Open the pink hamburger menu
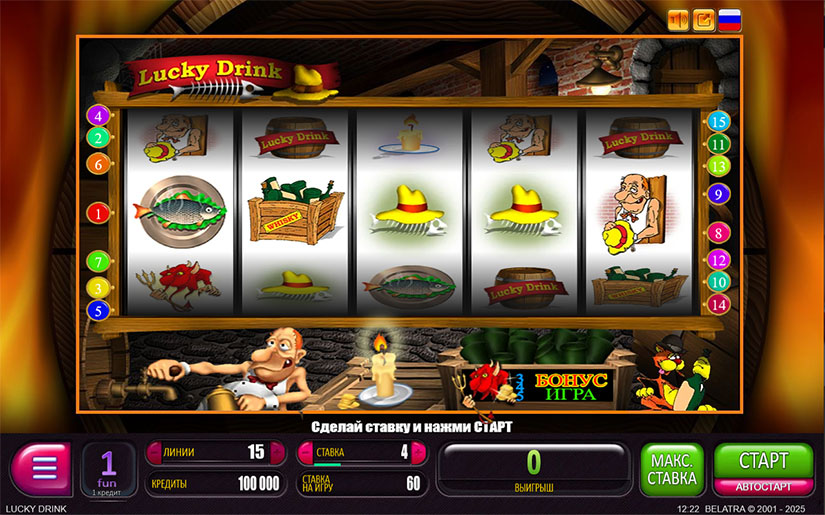The width and height of the screenshot is (825, 515). point(41,469)
